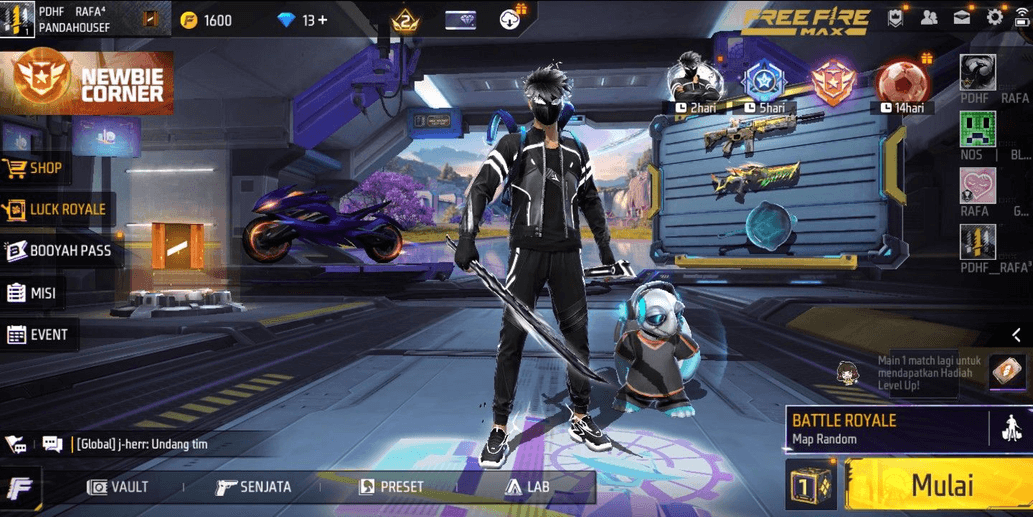Image resolution: width=1033 pixels, height=517 pixels.
Task: Add diamonds with the plus button
Action: pyautogui.click(x=322, y=20)
